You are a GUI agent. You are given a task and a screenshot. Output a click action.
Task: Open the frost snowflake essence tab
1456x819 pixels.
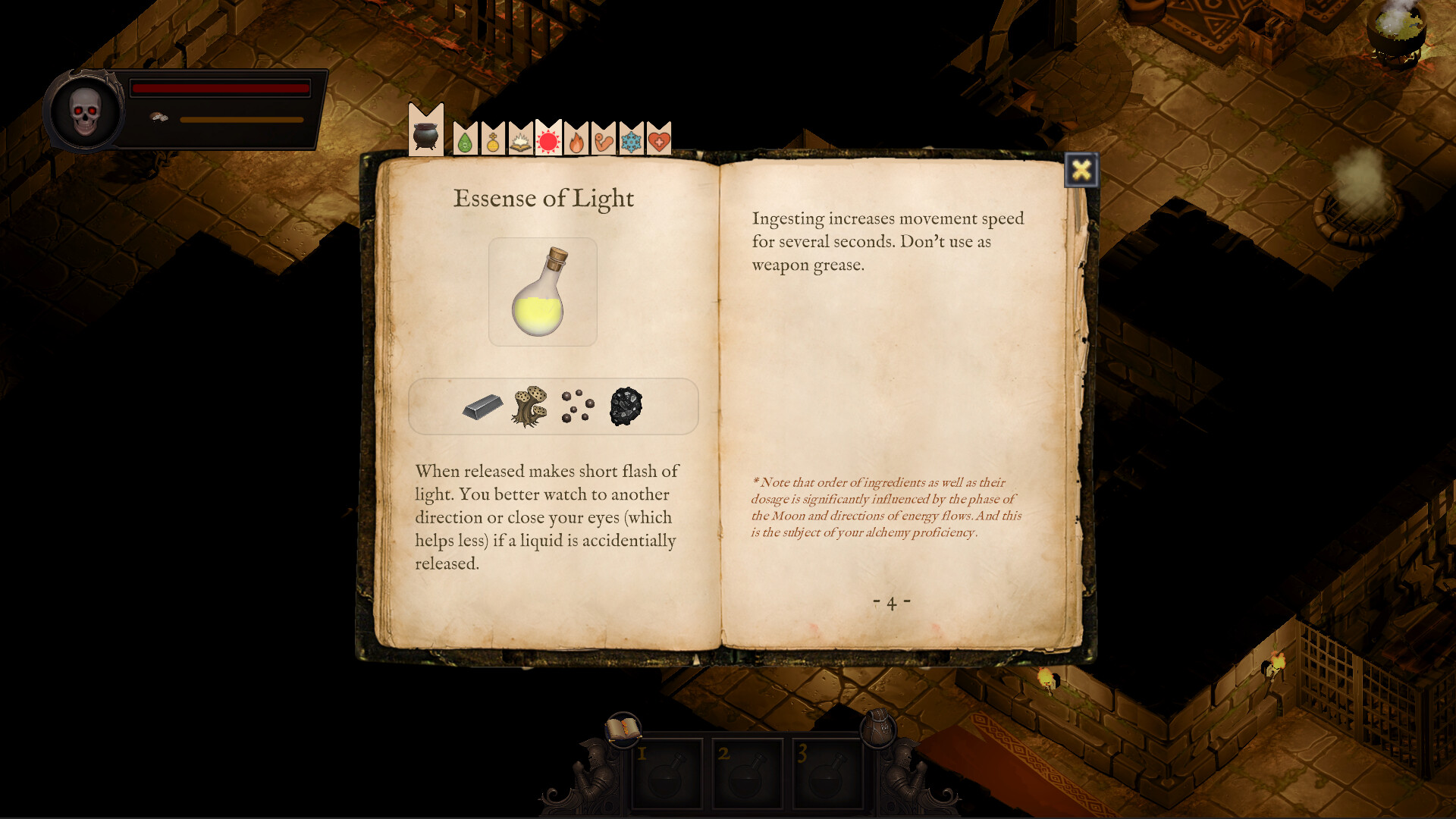pos(632,136)
